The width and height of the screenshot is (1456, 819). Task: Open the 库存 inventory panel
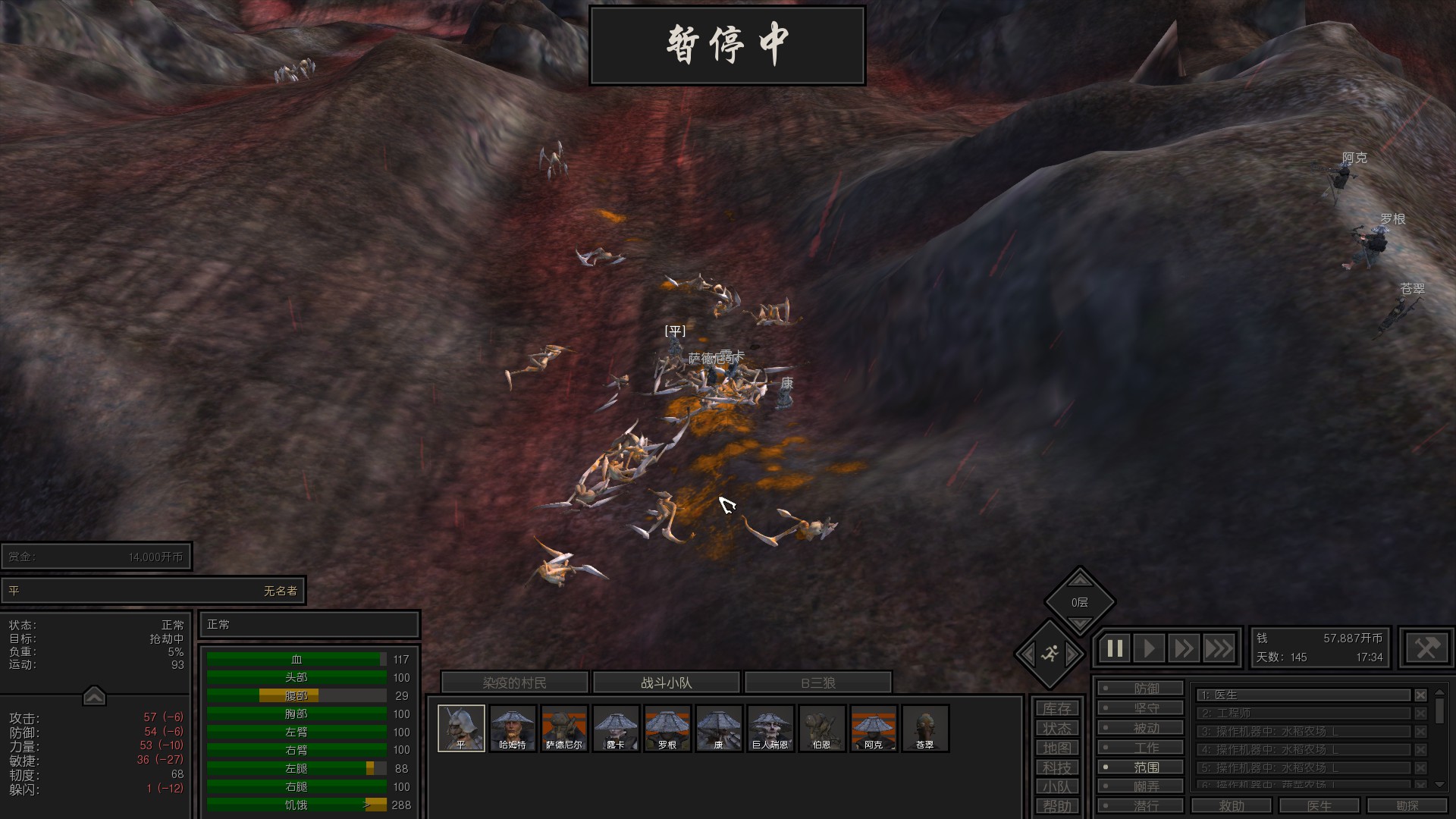pos(1056,708)
